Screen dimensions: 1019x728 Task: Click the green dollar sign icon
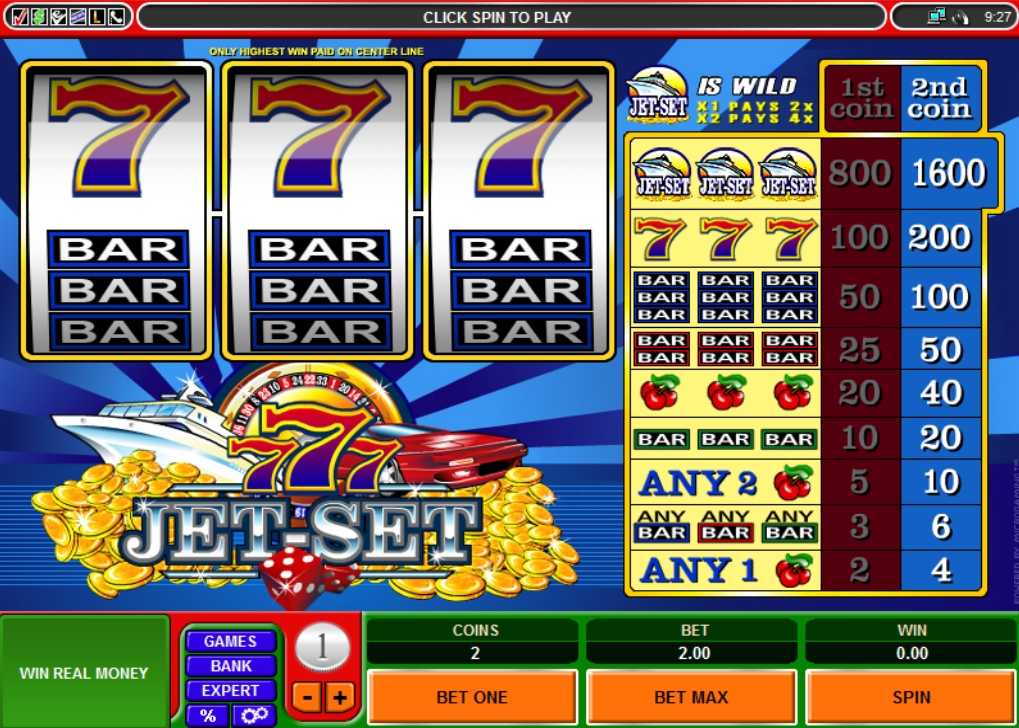(38, 16)
